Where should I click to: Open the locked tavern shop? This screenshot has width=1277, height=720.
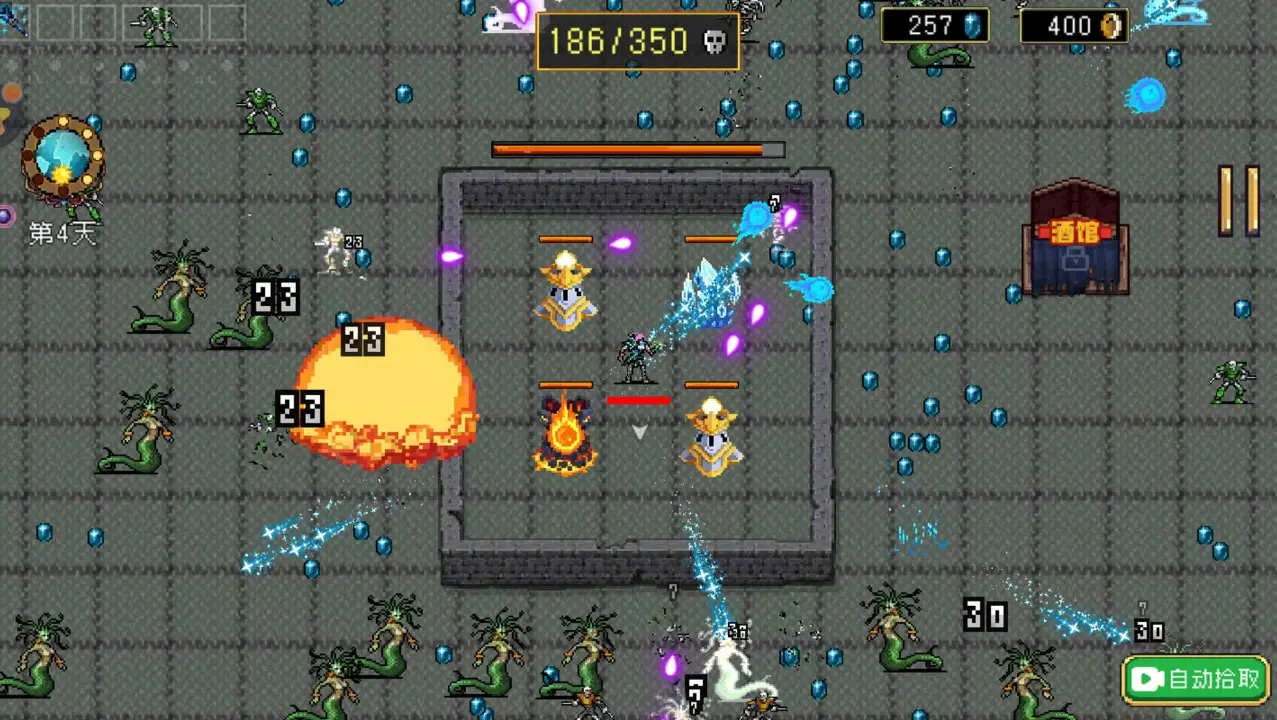(1075, 240)
